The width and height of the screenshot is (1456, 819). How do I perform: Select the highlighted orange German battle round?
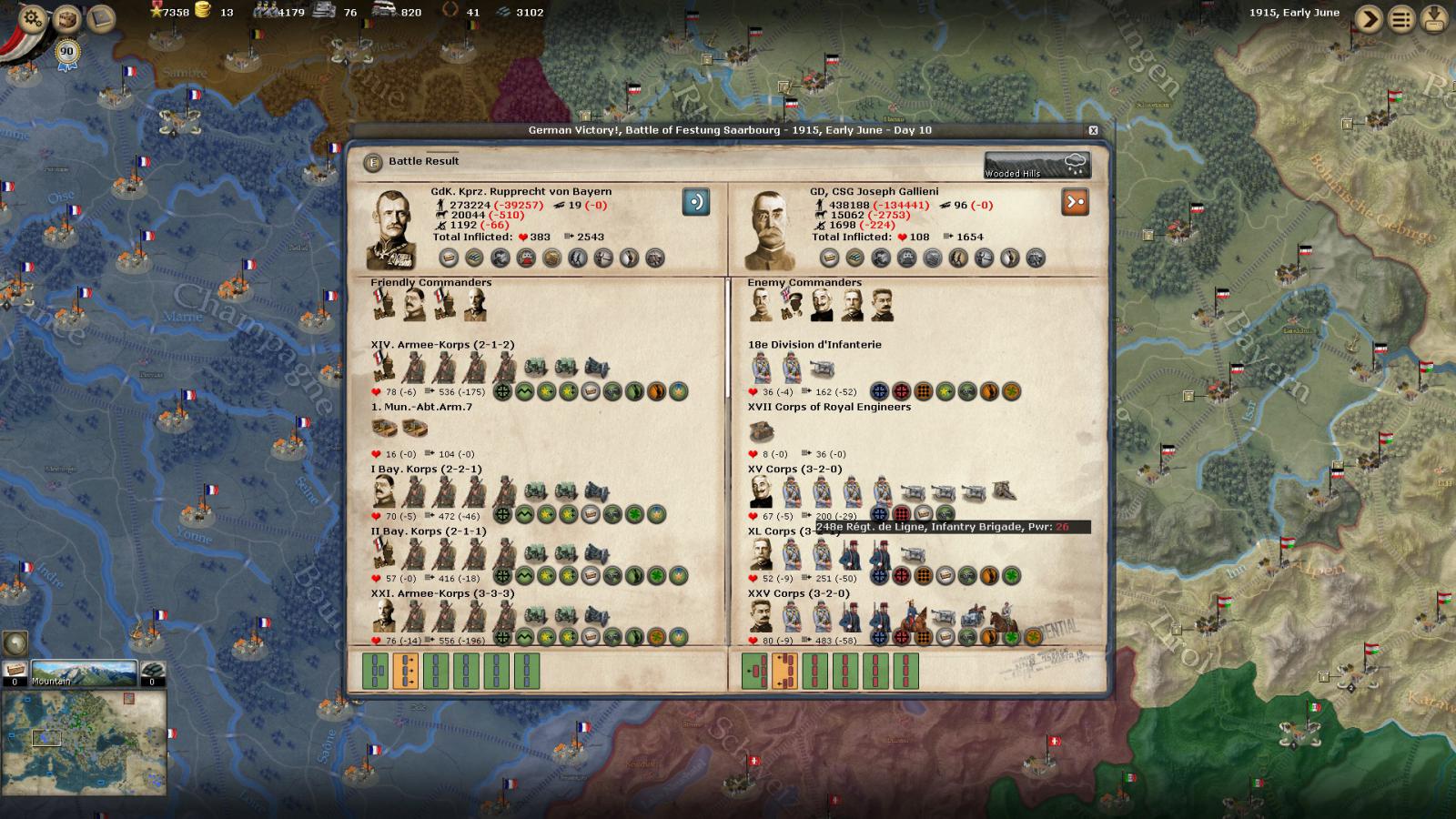[x=405, y=672]
